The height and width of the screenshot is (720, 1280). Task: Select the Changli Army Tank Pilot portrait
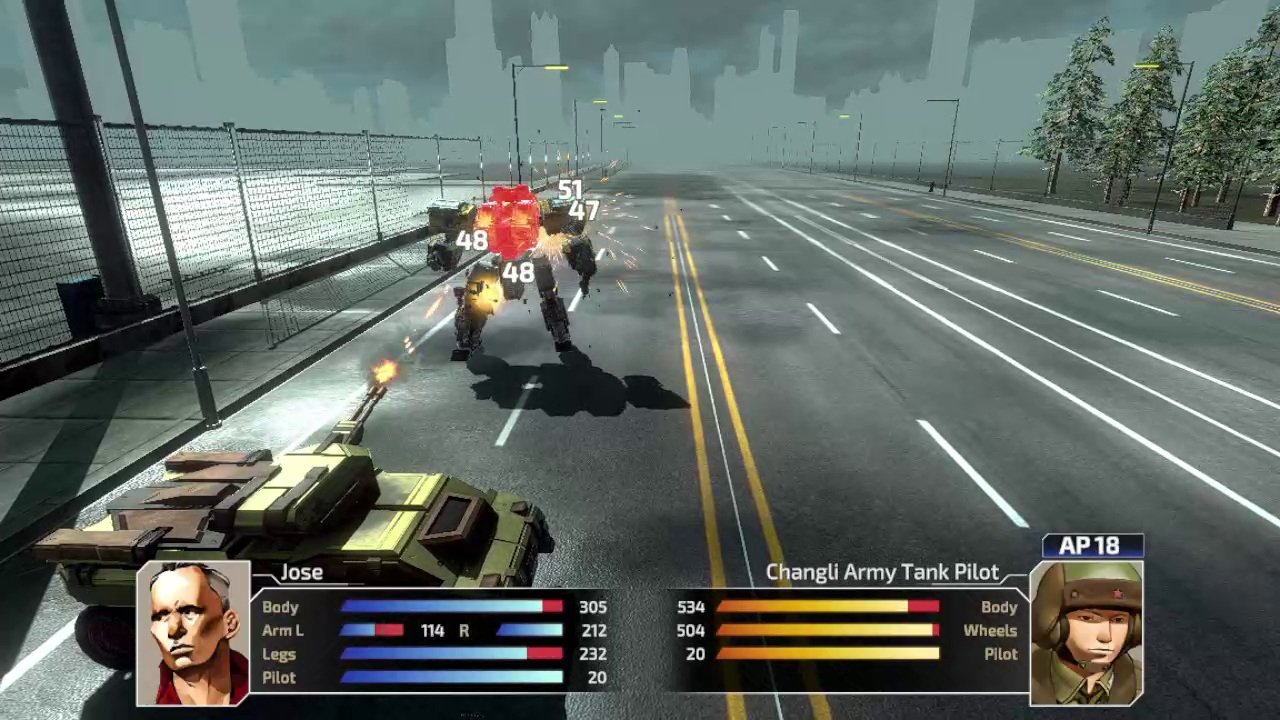tap(1090, 635)
